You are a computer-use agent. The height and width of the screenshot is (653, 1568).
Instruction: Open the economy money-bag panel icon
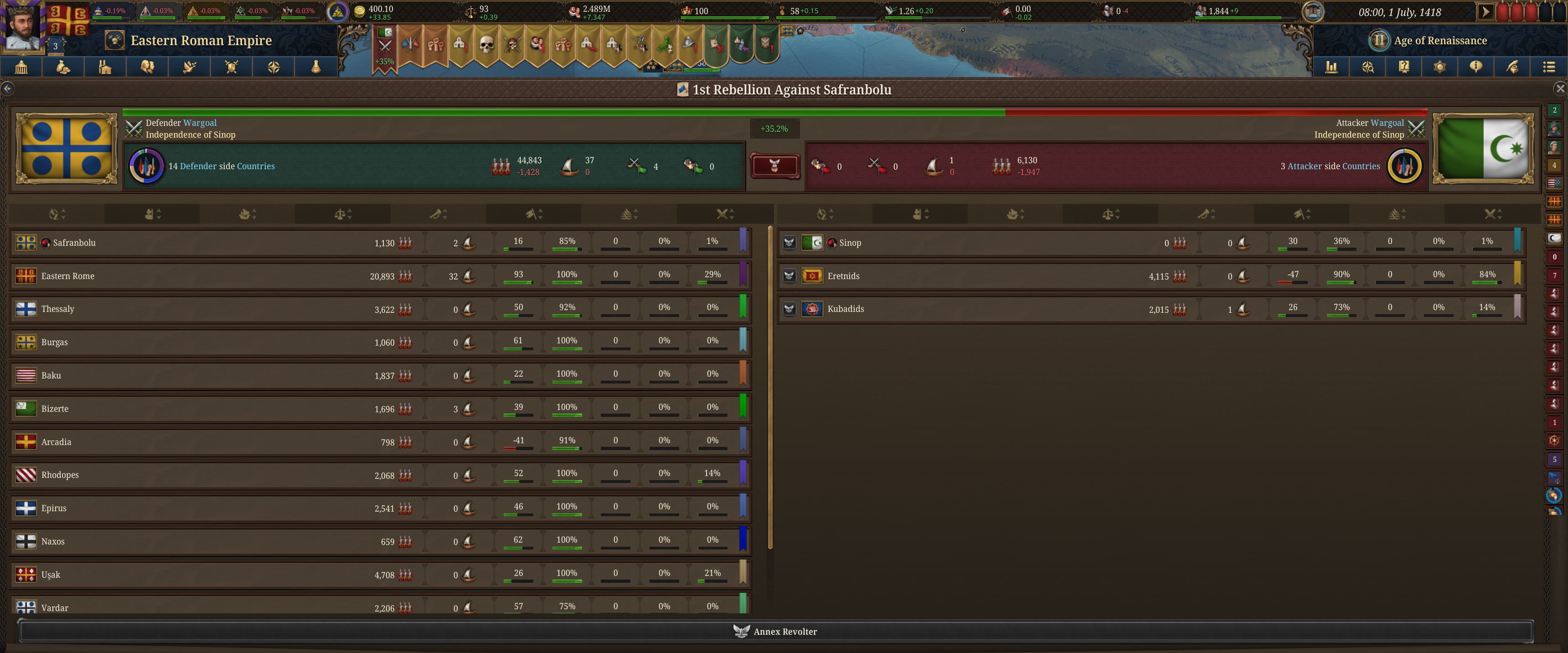(x=63, y=67)
